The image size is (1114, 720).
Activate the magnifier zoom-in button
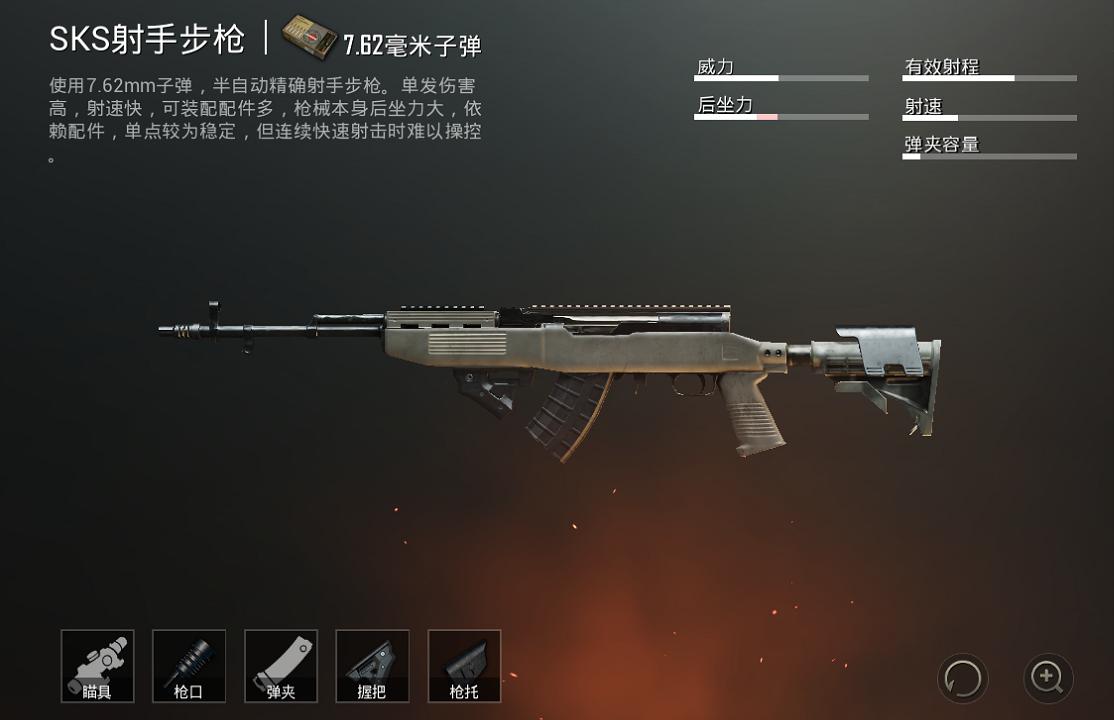pos(1047,678)
